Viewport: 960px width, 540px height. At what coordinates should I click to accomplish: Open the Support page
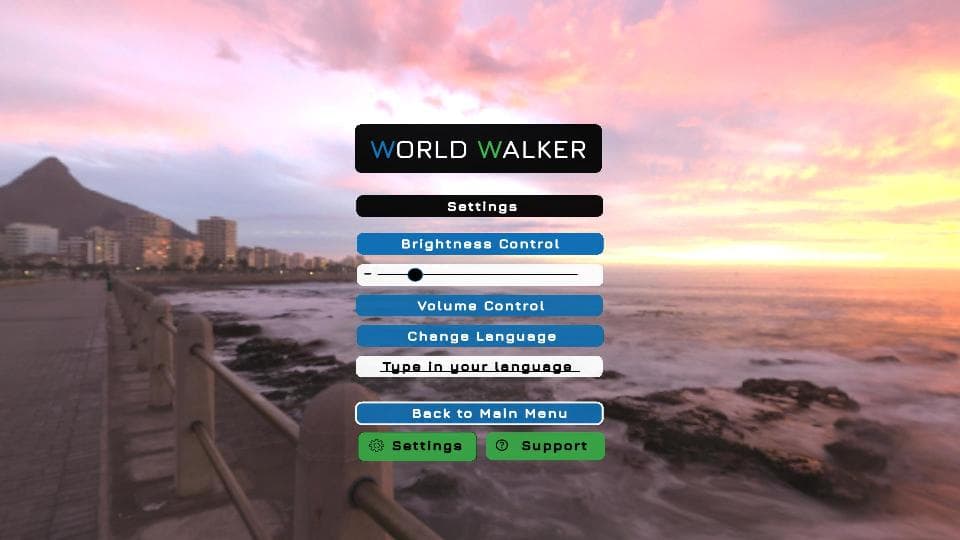(x=545, y=446)
